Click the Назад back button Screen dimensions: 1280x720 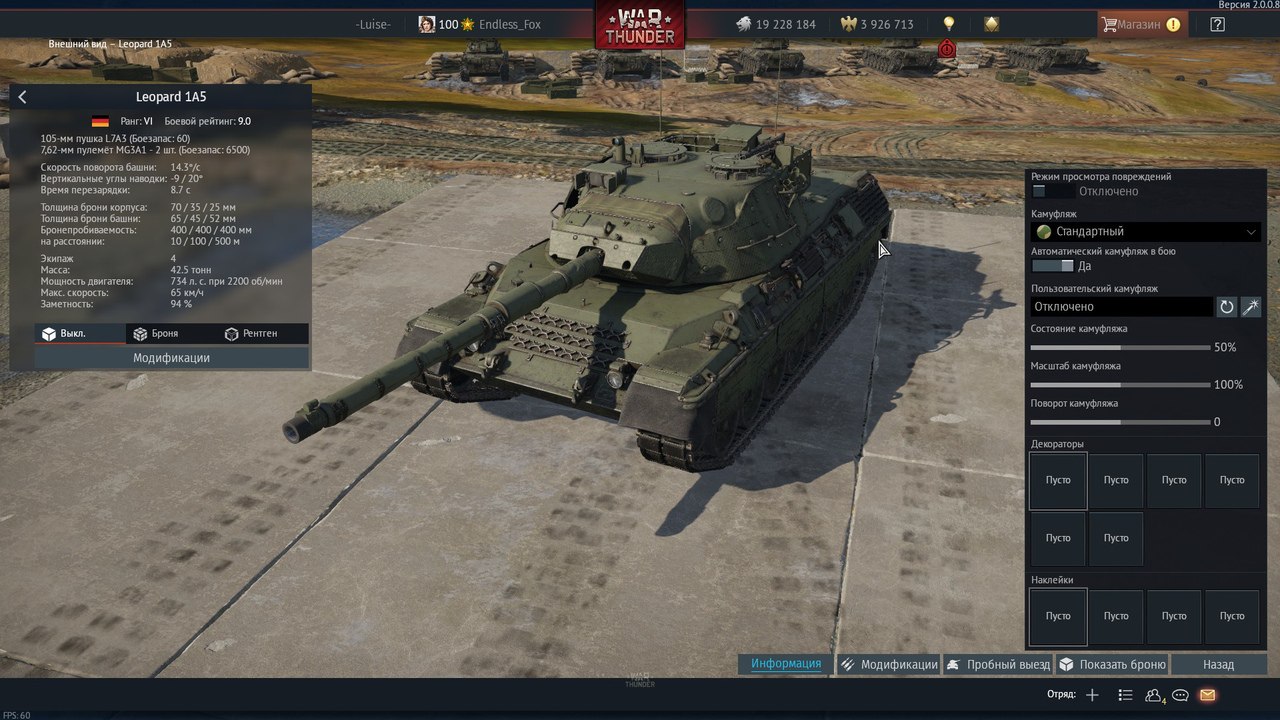pos(1218,664)
